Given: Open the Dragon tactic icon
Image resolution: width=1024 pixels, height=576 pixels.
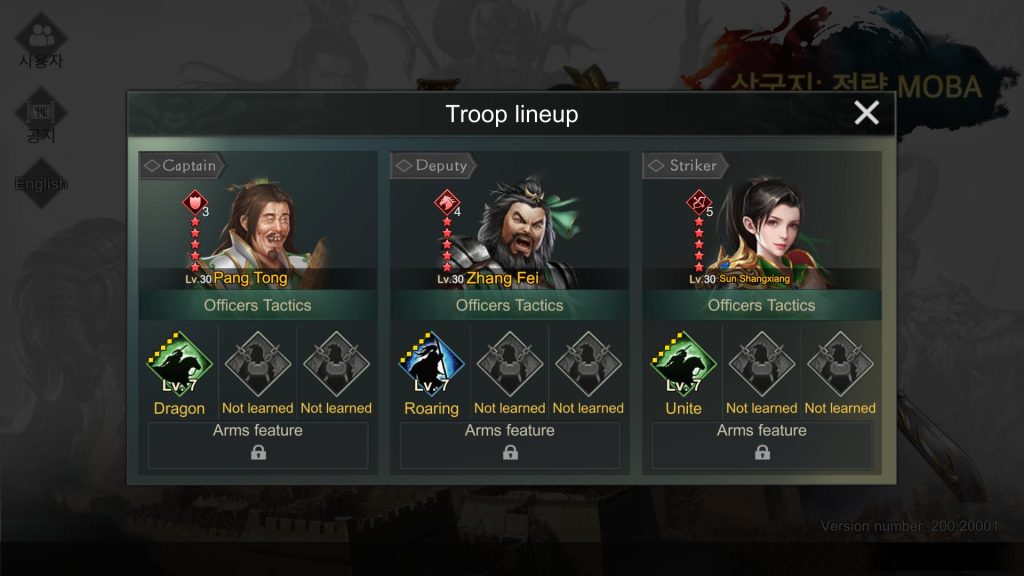Looking at the screenshot, I should (179, 364).
